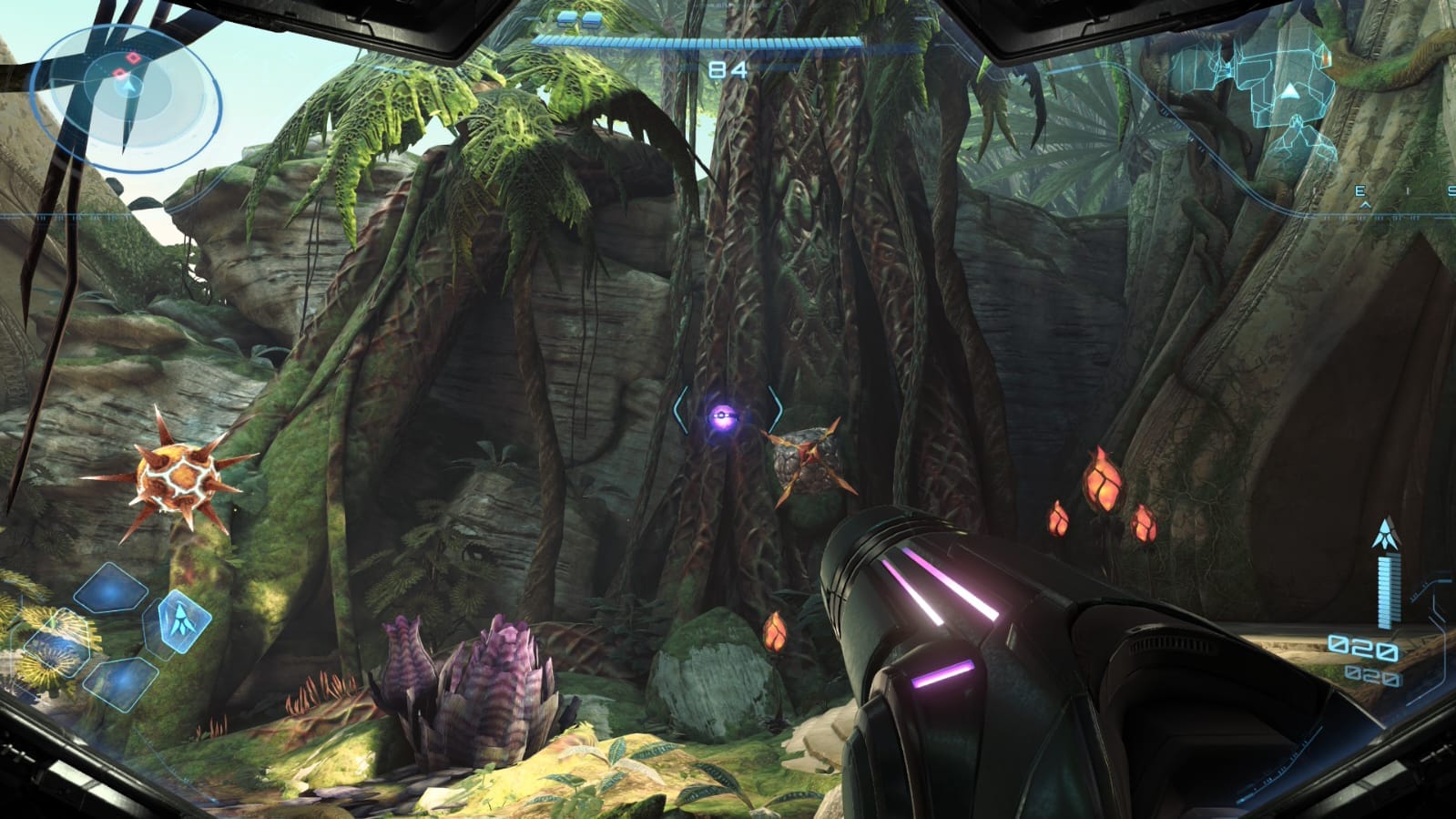Click the E compass heading marker
This screenshot has height=819, width=1456.
1360,190
